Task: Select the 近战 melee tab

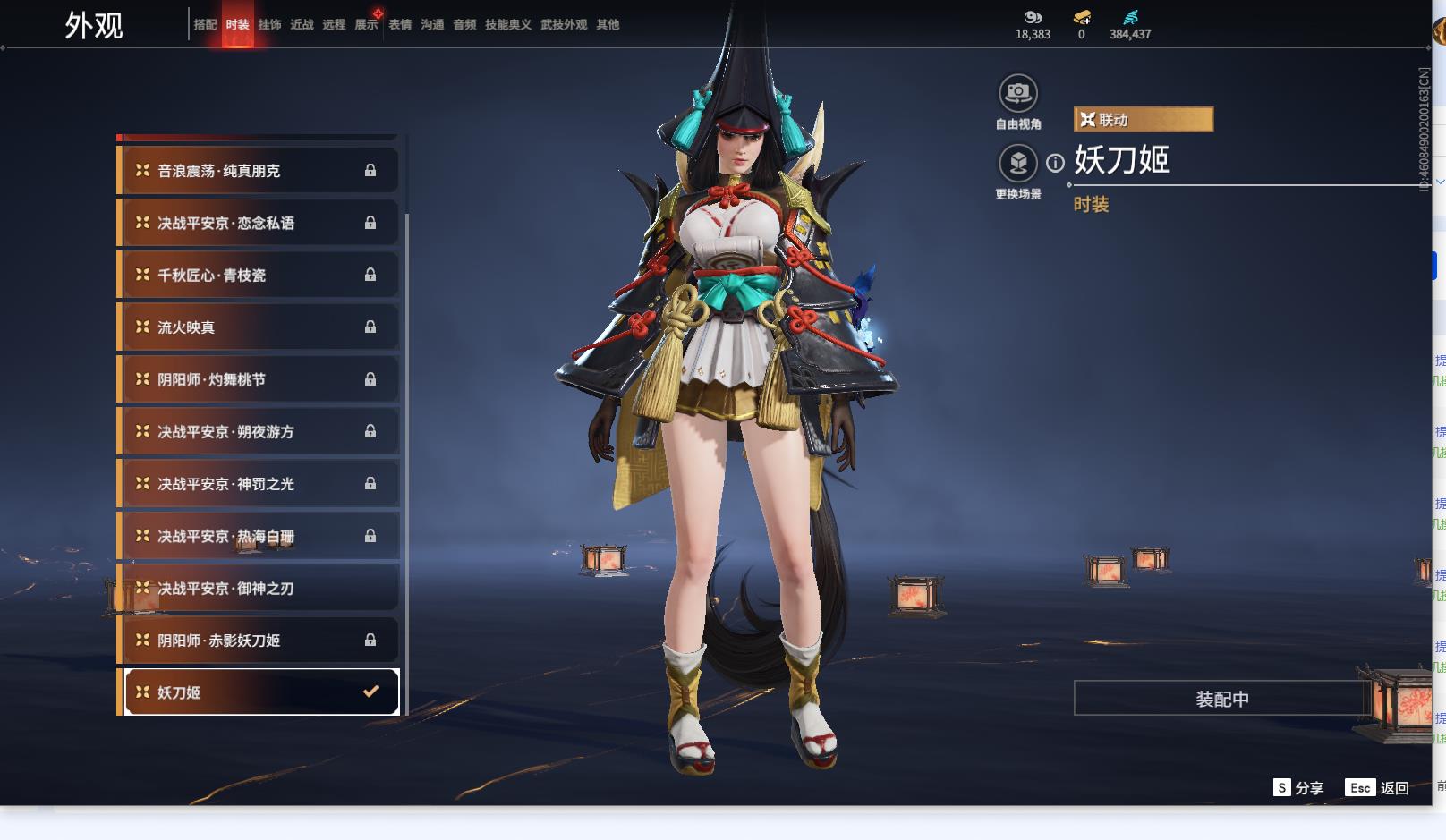Action: pos(302,25)
